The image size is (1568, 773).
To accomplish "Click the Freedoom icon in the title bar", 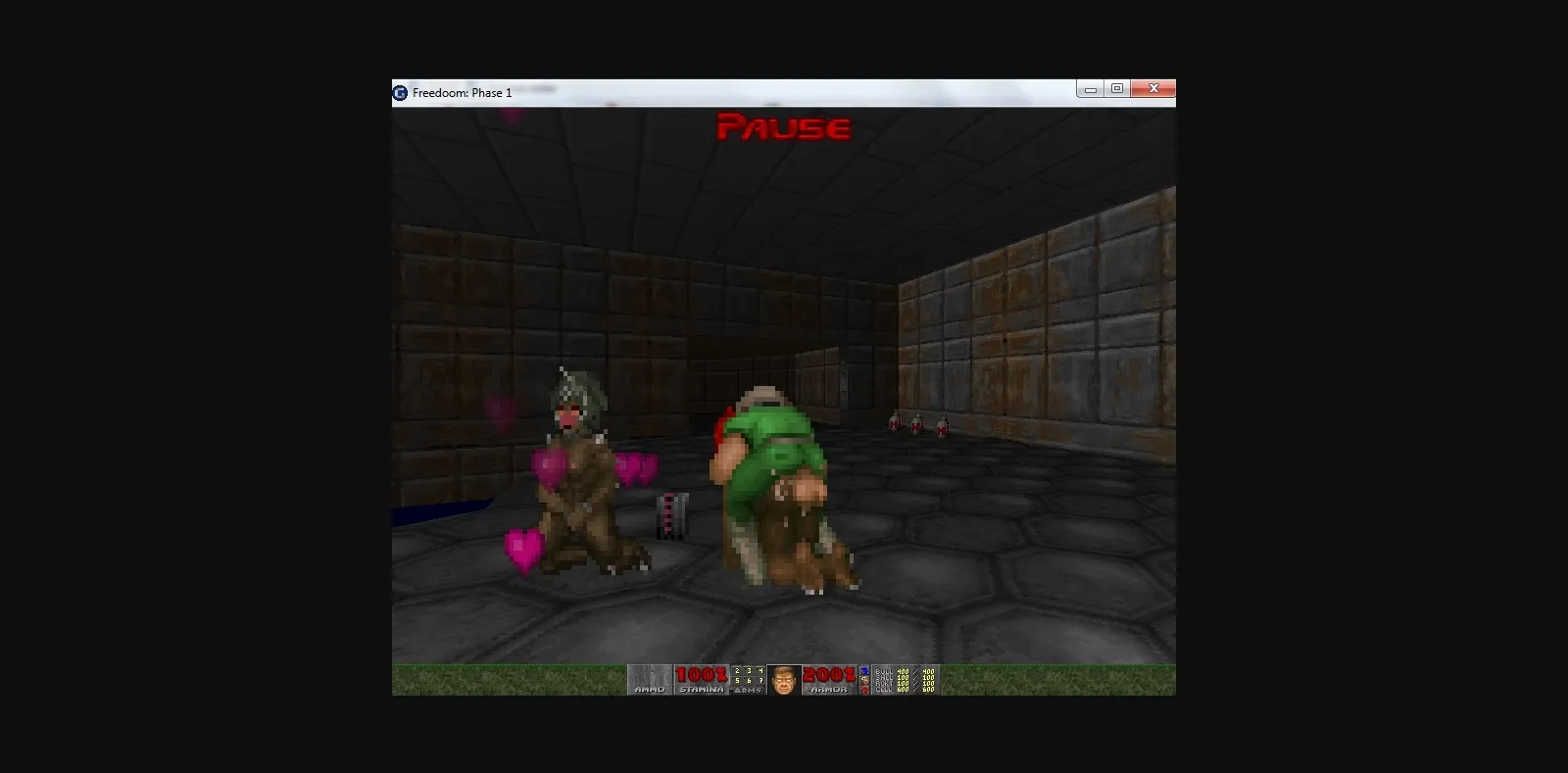I will click(400, 92).
